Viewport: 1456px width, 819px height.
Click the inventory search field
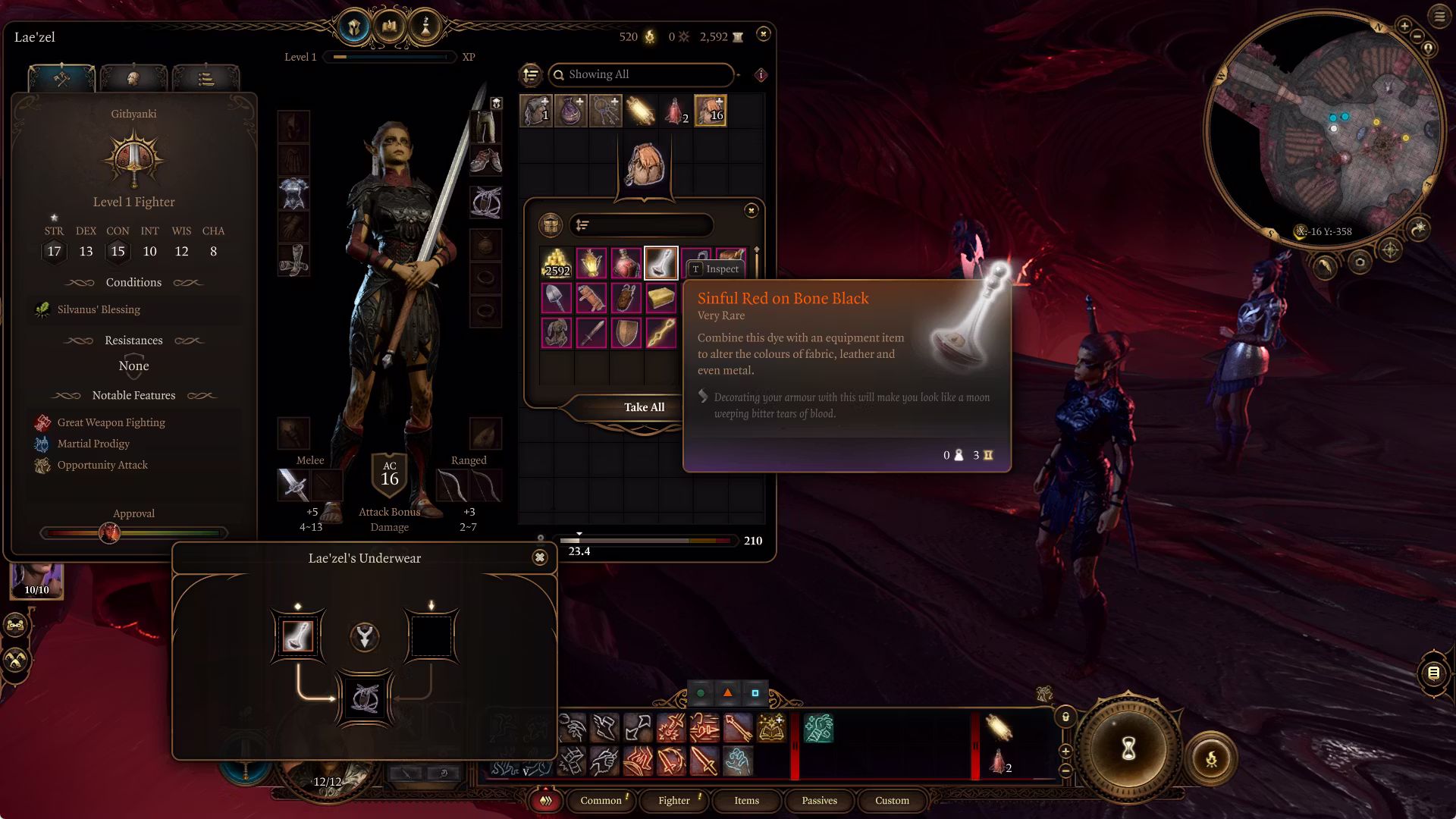coord(645,74)
